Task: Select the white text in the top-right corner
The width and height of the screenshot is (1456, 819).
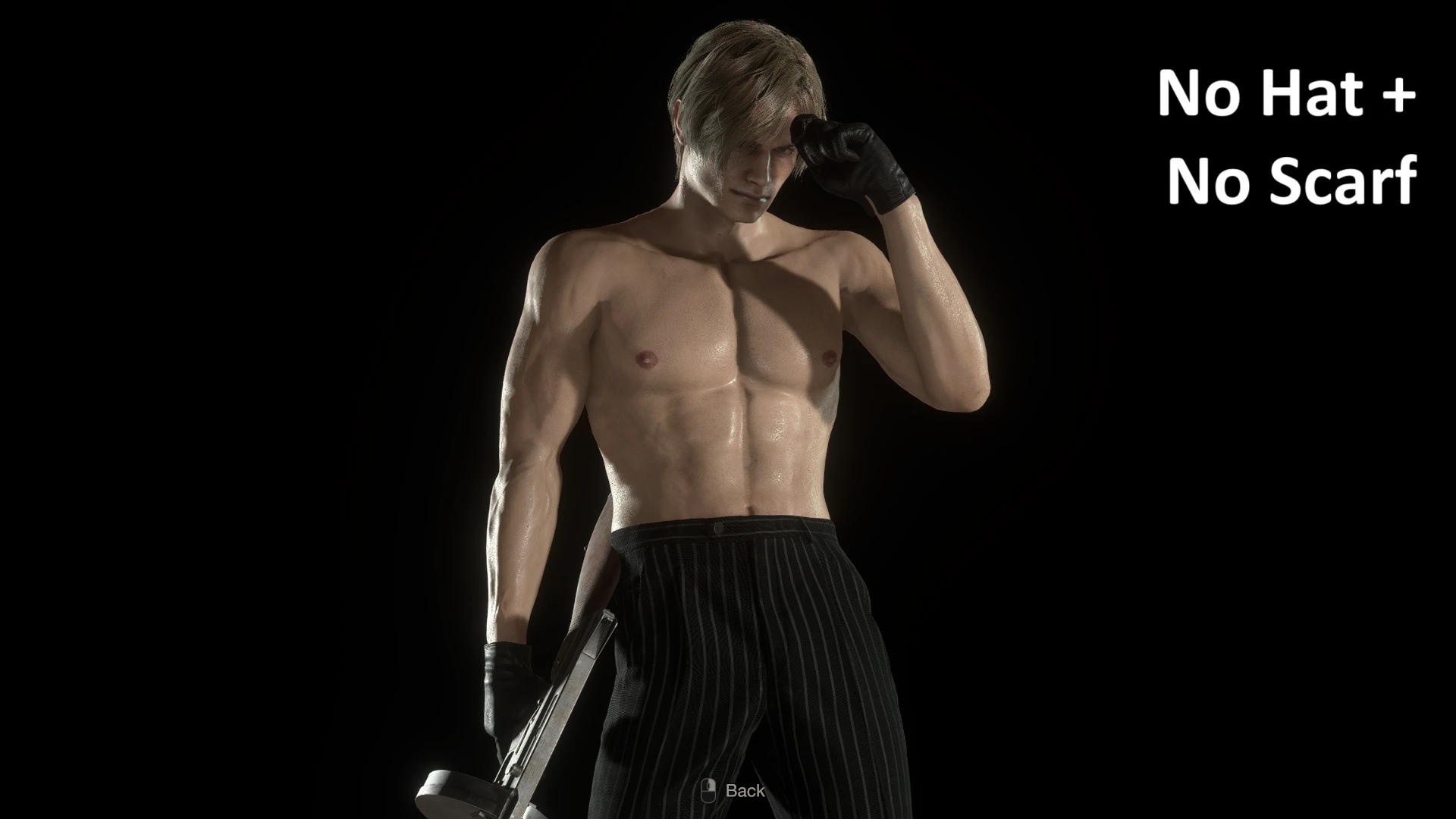Action: [1289, 136]
